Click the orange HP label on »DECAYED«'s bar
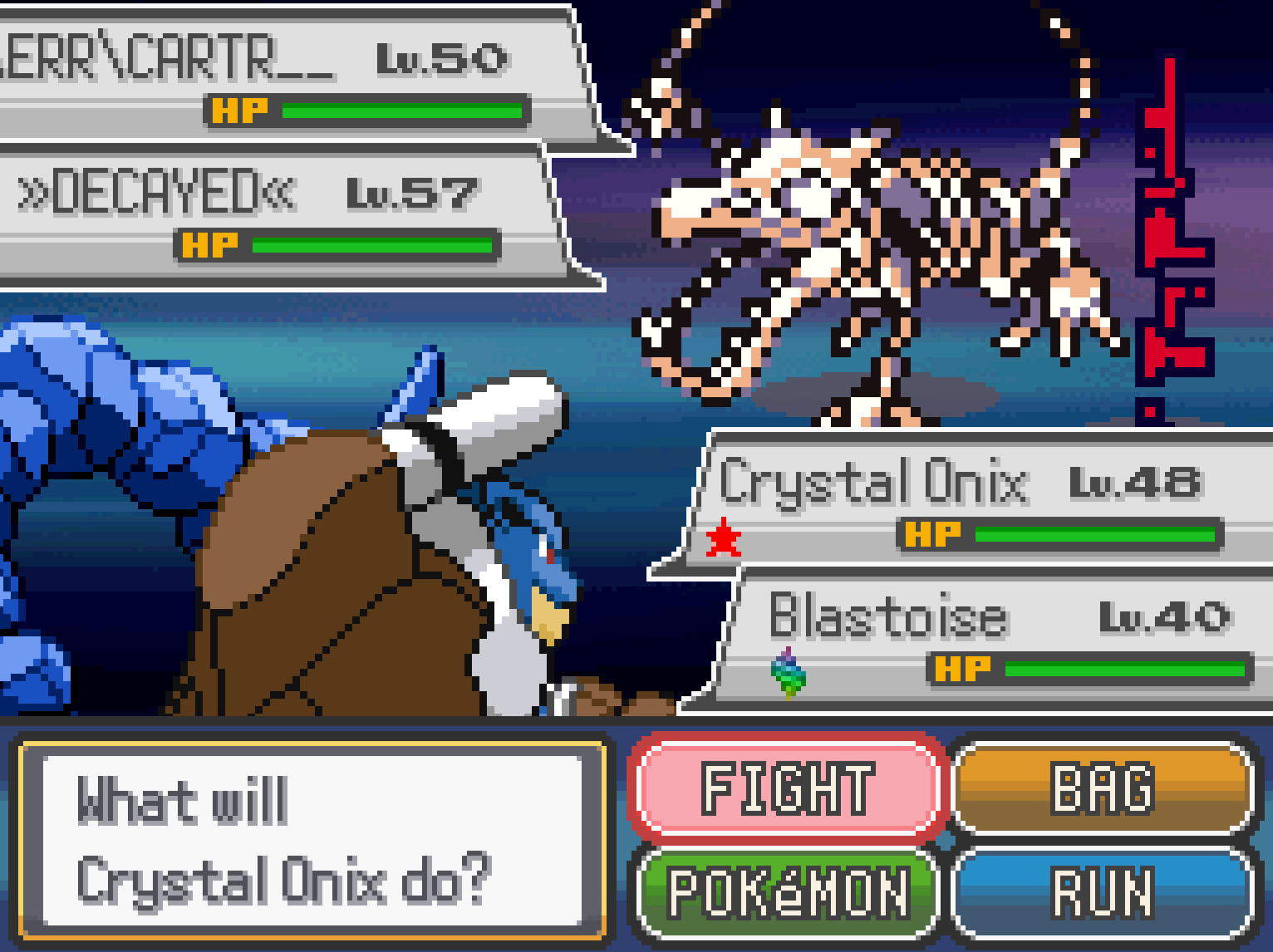1273x952 pixels. pos(212,245)
